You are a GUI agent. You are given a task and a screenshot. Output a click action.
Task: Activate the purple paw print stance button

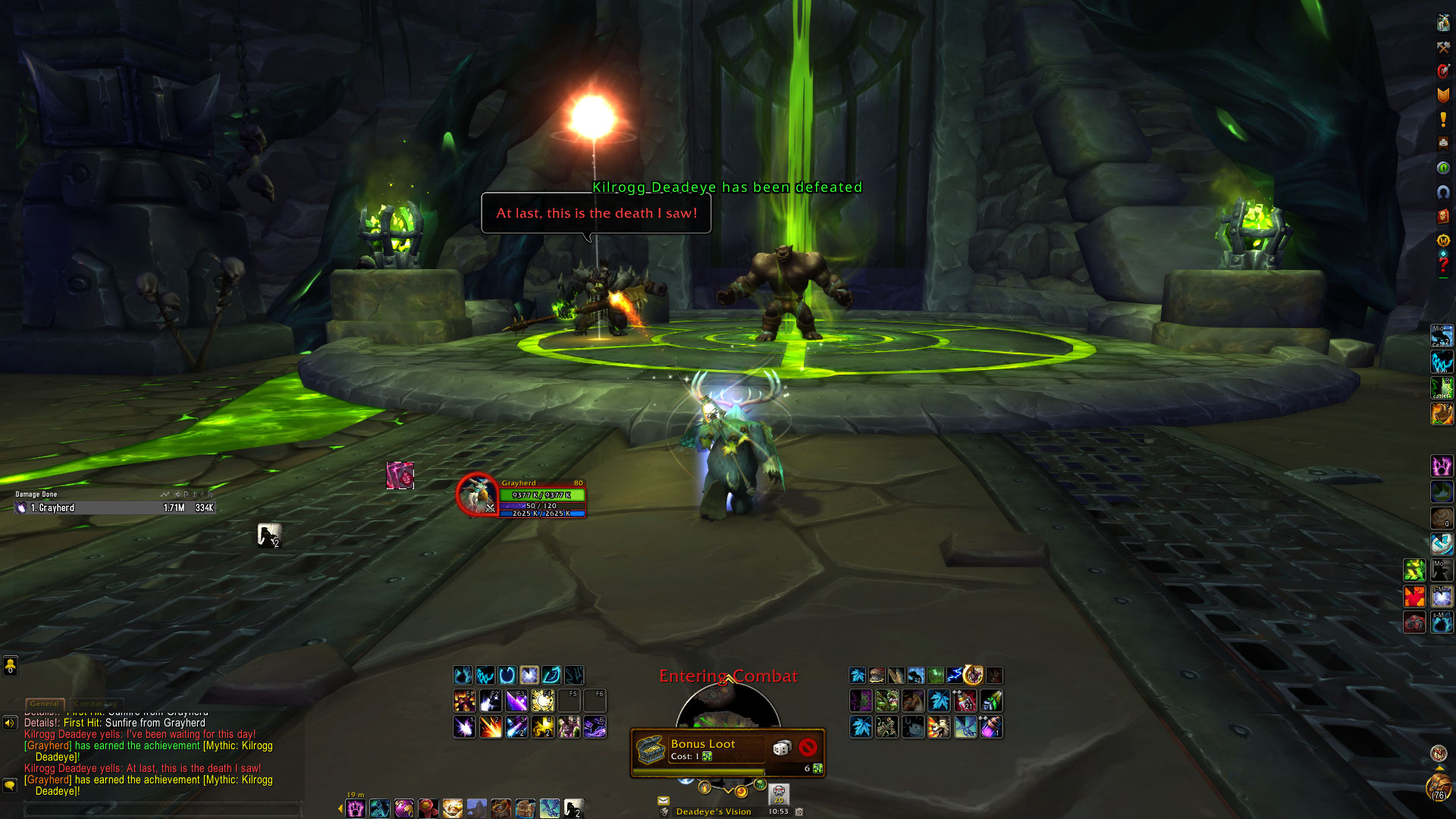(356, 808)
